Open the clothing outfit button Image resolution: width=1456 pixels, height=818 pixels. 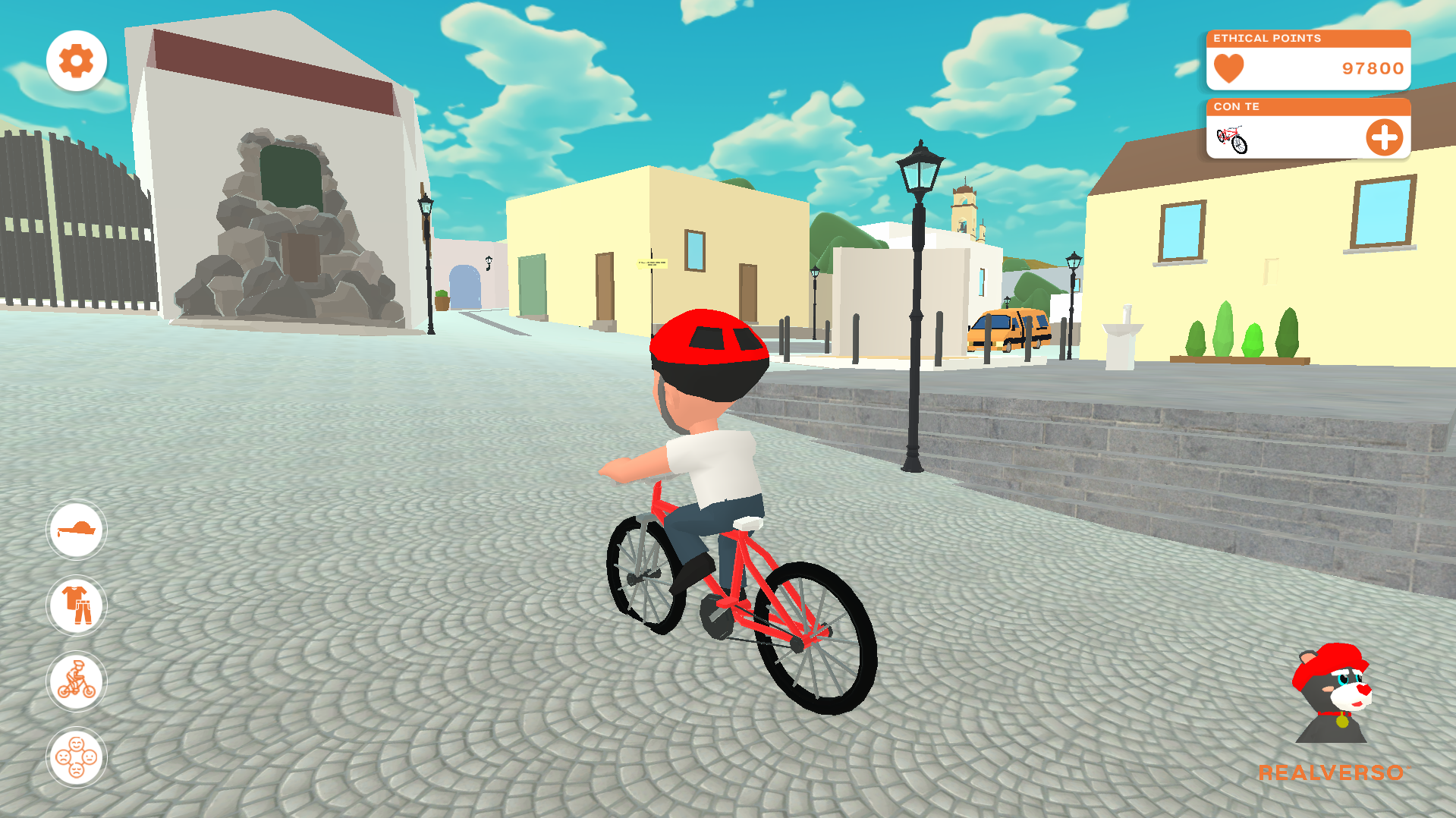click(77, 605)
